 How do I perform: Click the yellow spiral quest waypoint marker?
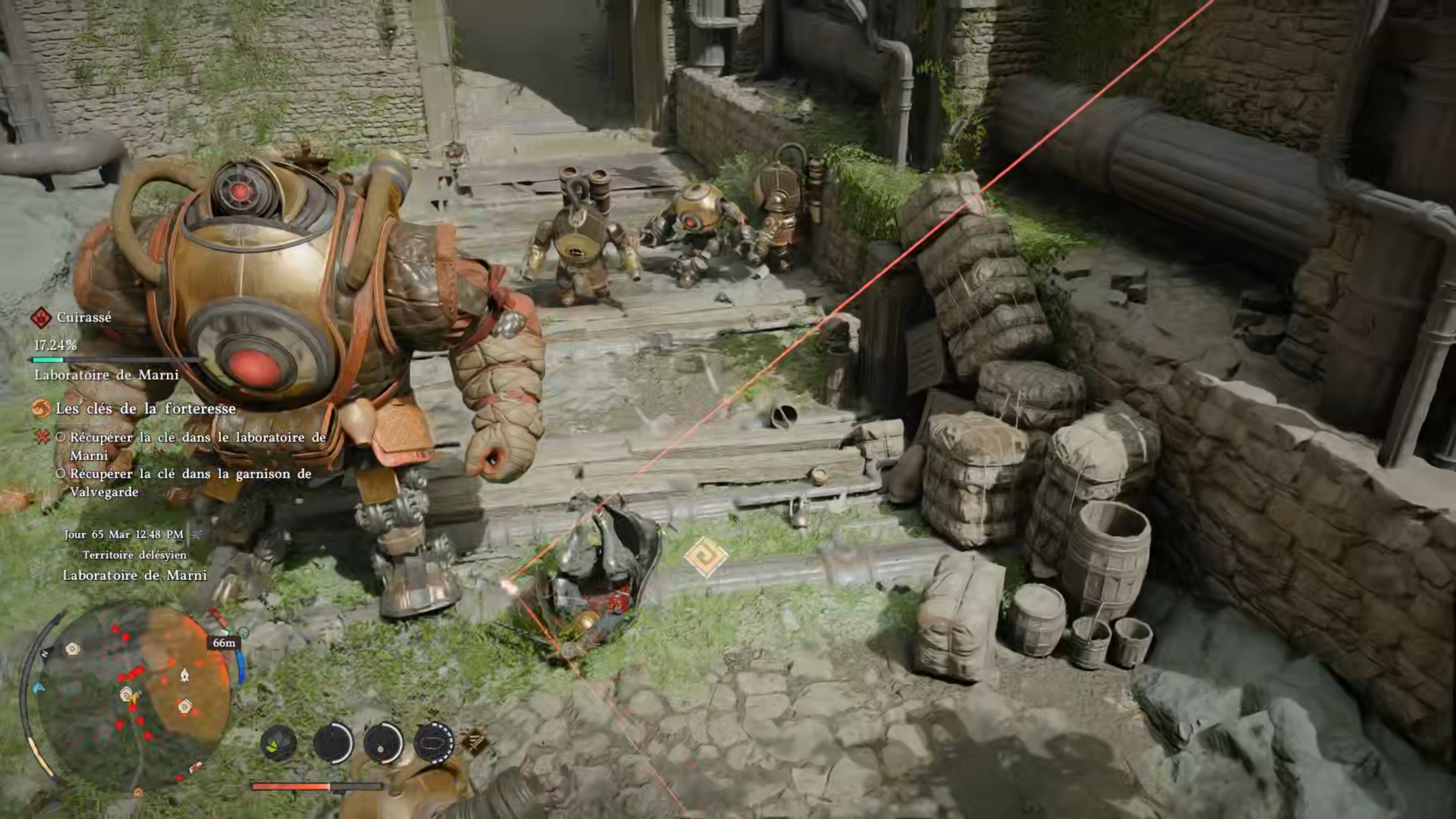tap(706, 556)
